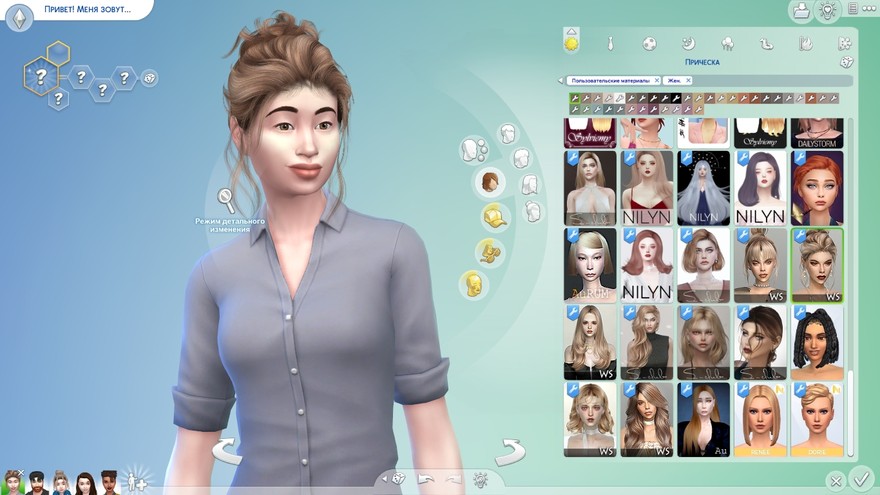
Task: Select the everyday outfit sun category
Action: tap(572, 43)
